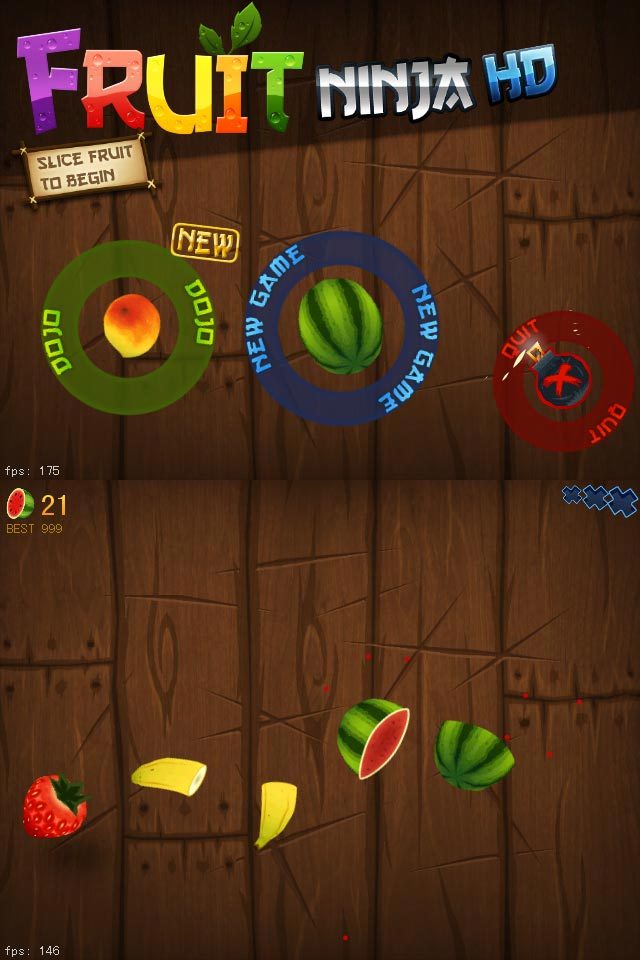The width and height of the screenshot is (640, 960).
Task: Select the red Quit bomb ring
Action: 563,379
